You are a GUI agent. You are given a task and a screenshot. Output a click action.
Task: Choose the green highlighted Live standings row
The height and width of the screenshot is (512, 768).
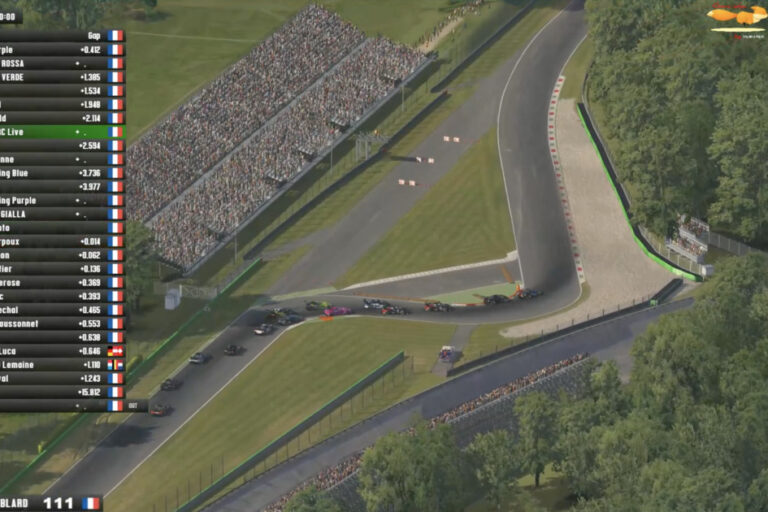coord(60,132)
